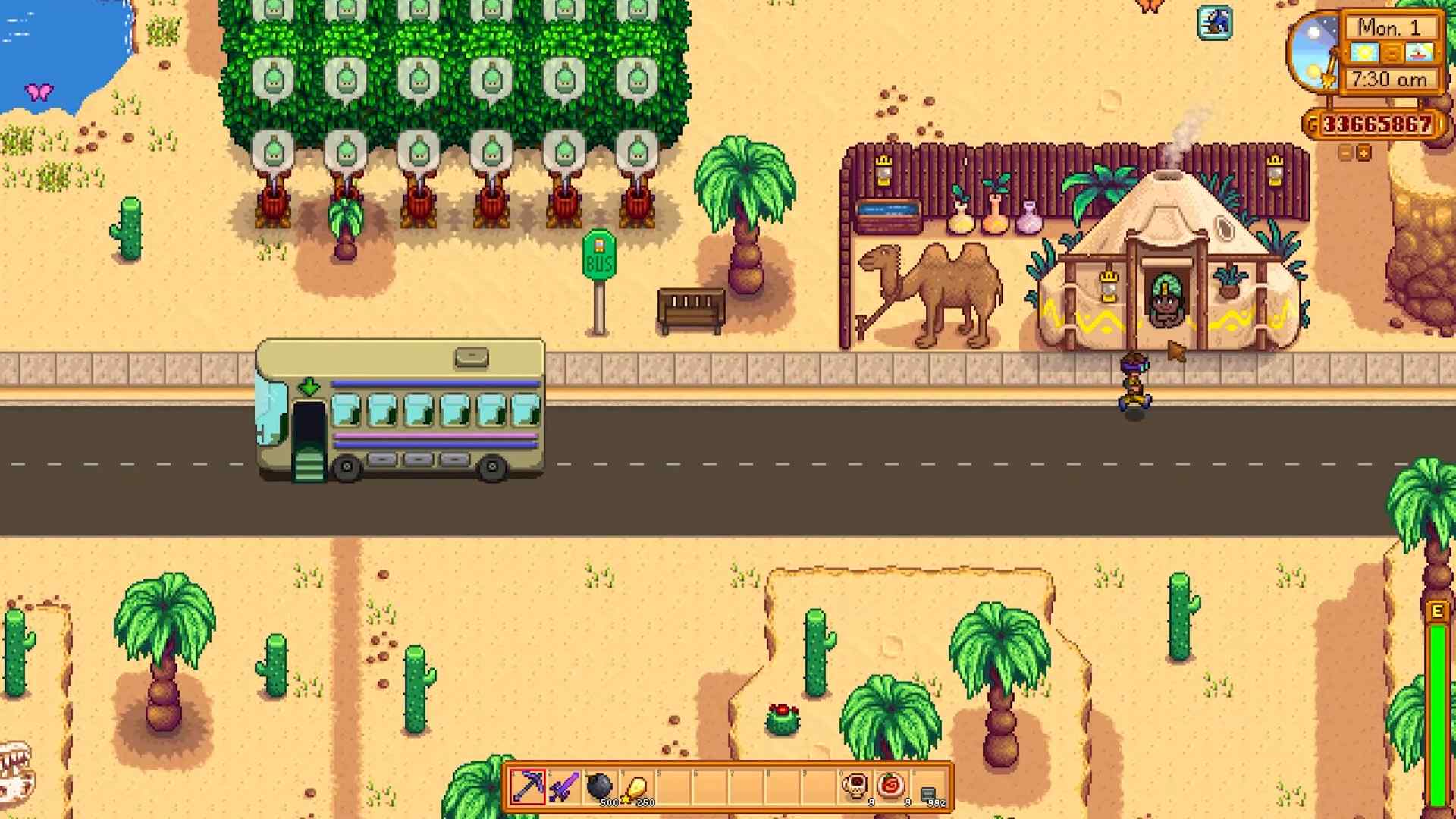Click the zoom in plus button
The image size is (1456, 819).
coord(1363,152)
